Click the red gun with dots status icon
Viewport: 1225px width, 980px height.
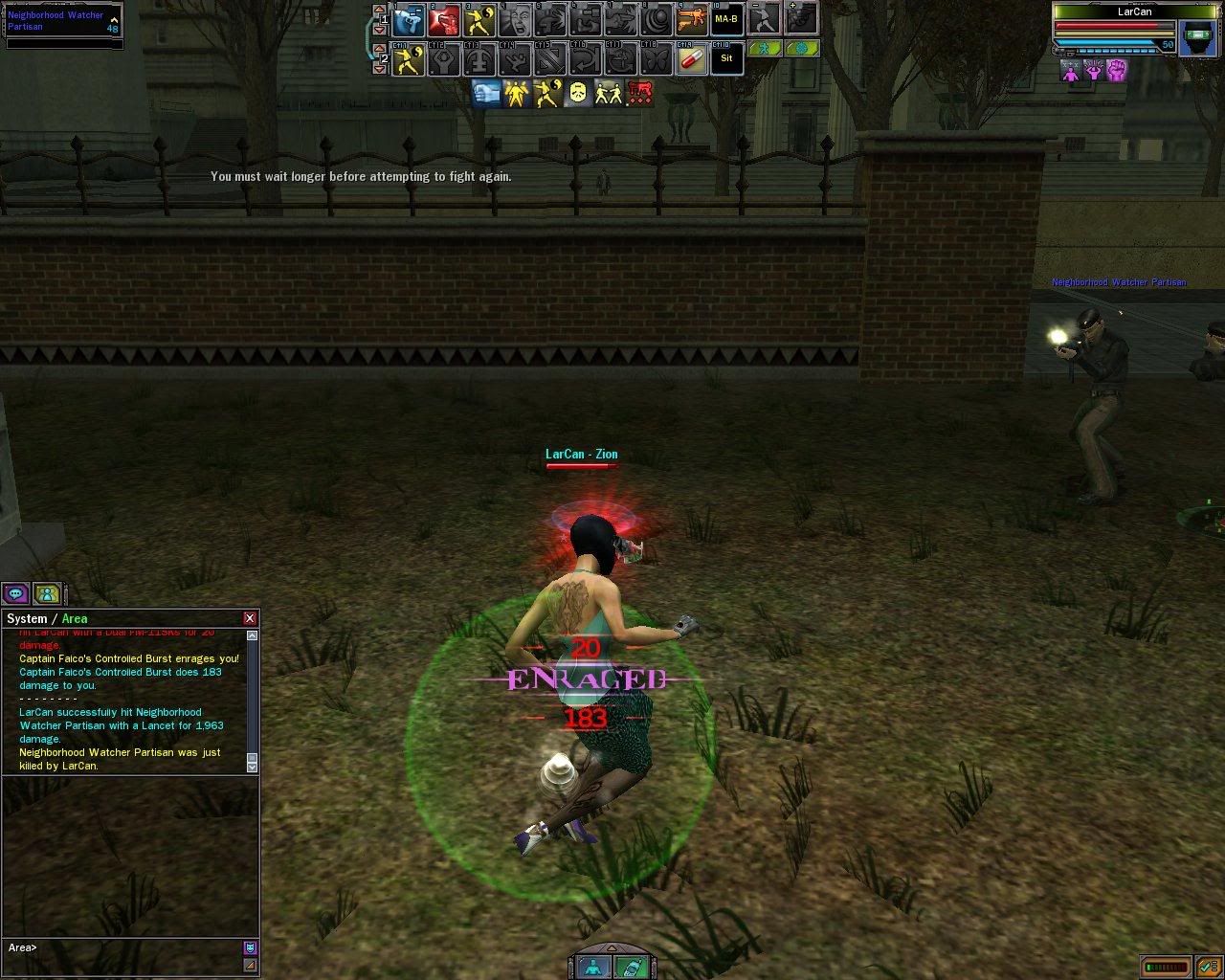click(639, 93)
